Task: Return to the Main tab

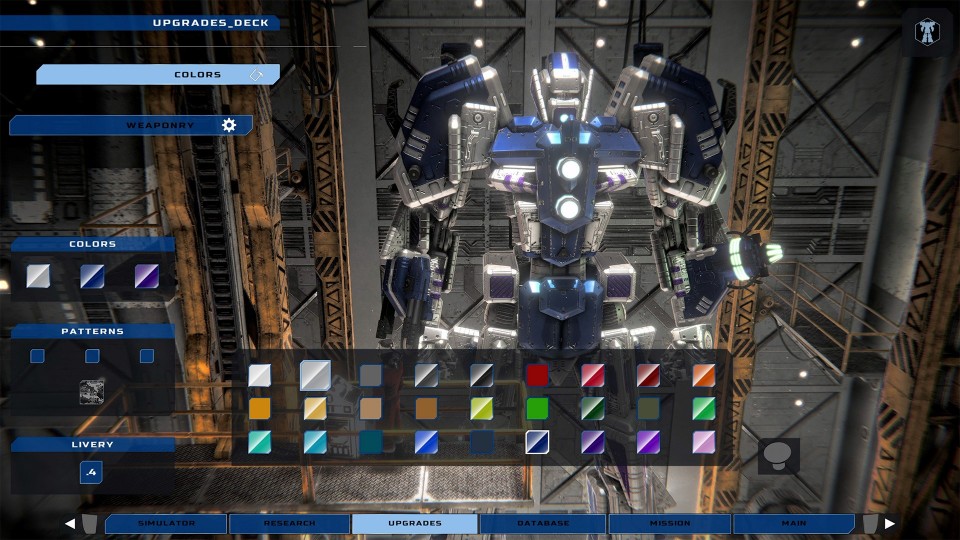Action: click(794, 523)
